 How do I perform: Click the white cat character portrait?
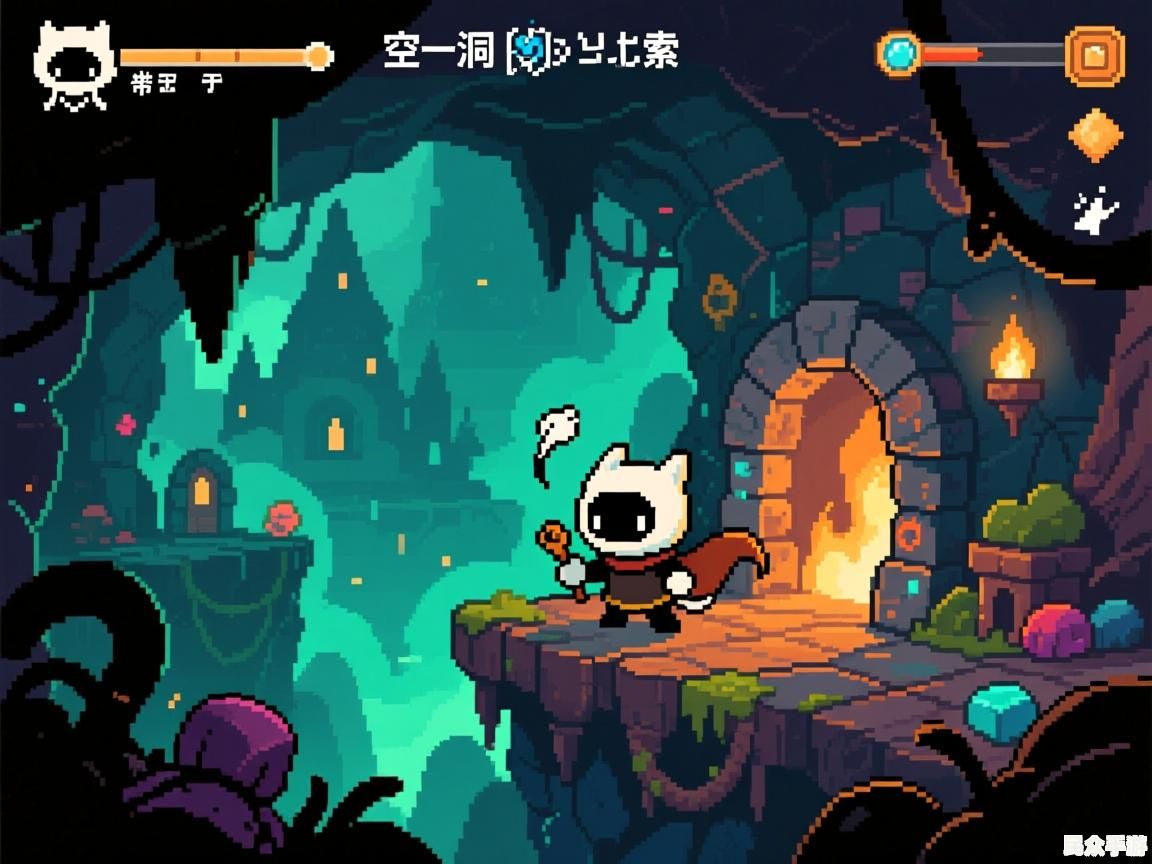click(x=74, y=65)
